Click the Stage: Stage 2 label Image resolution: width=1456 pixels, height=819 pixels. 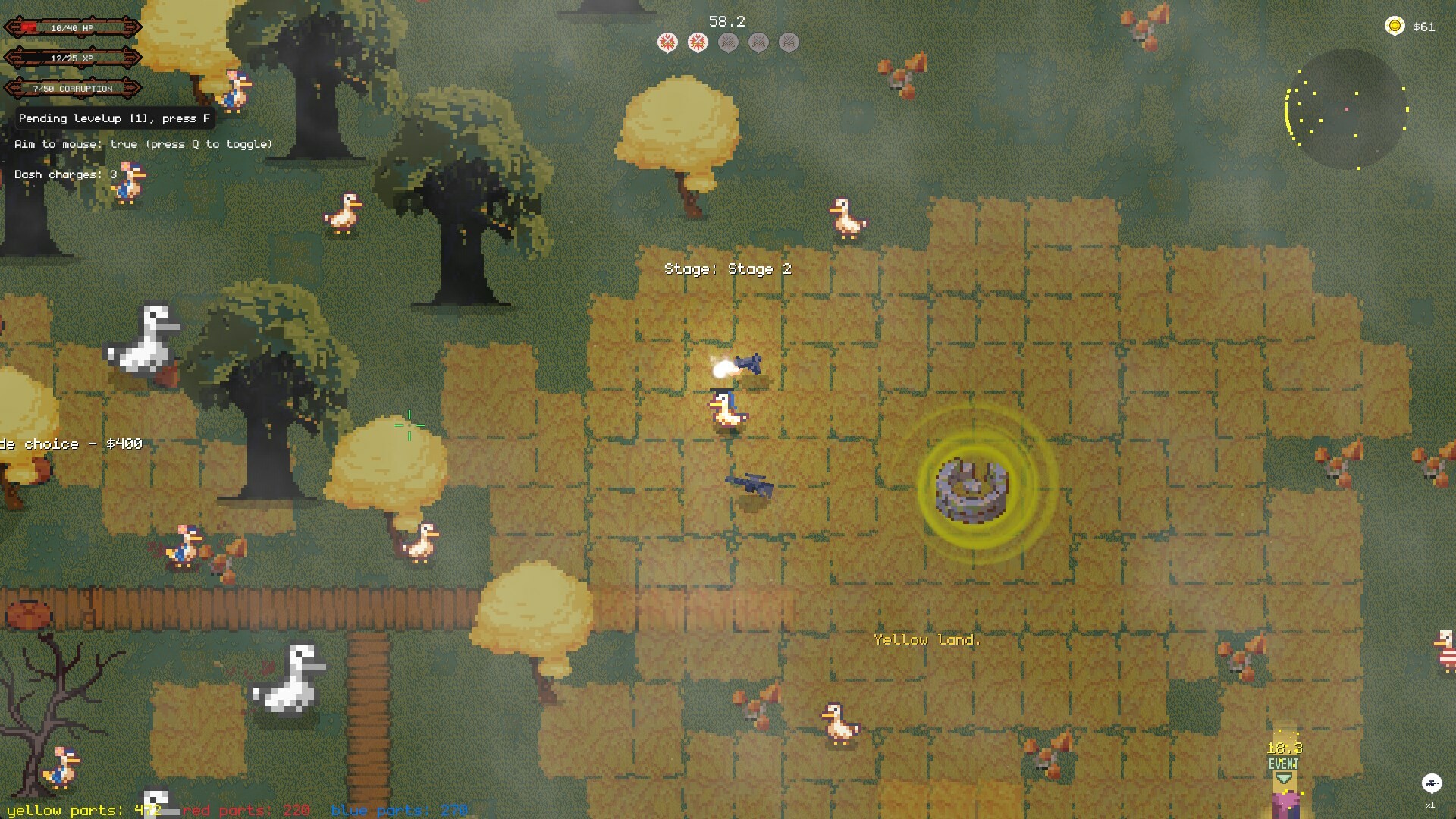pyautogui.click(x=727, y=269)
